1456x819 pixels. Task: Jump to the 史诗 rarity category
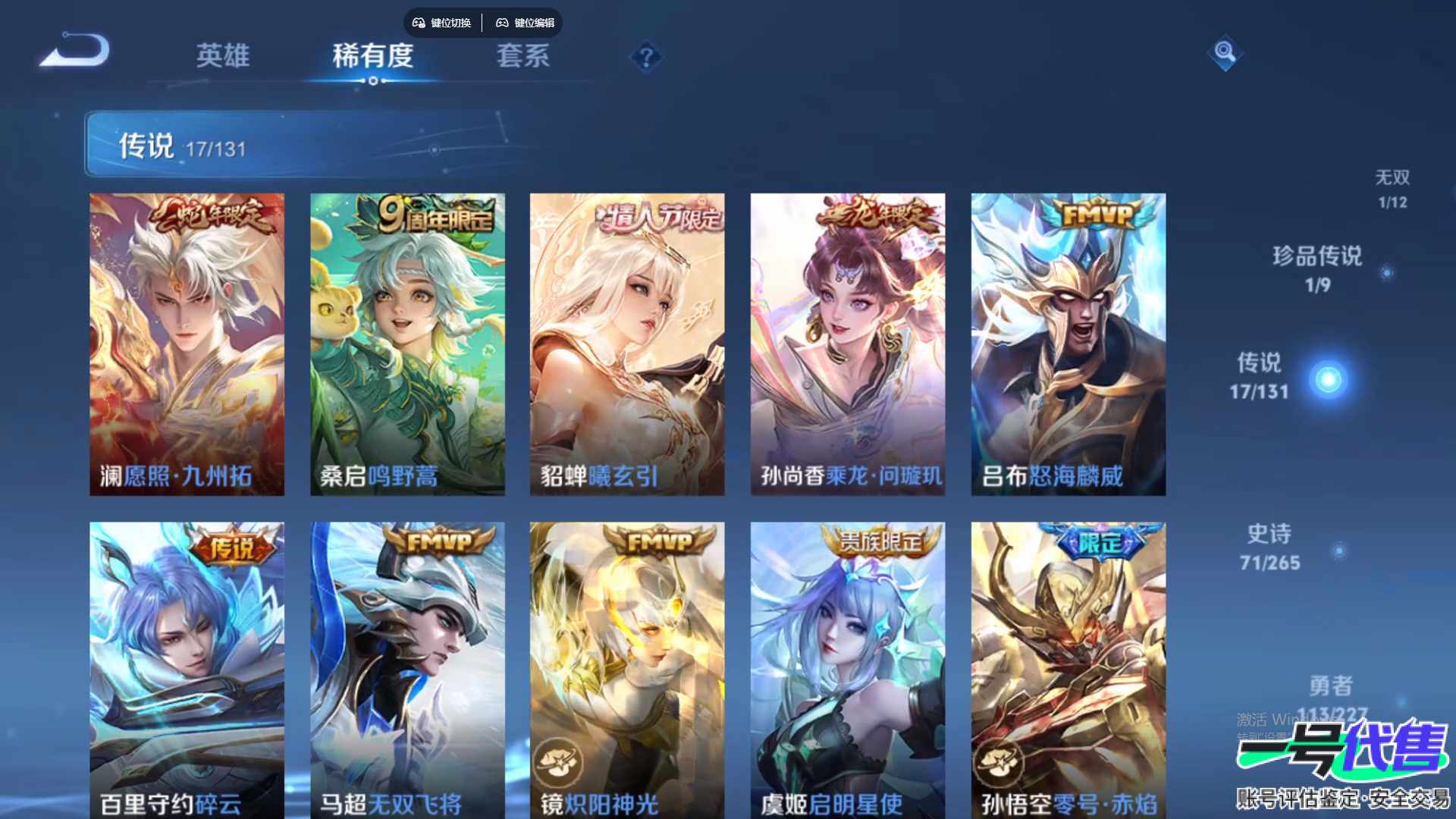point(1270,547)
